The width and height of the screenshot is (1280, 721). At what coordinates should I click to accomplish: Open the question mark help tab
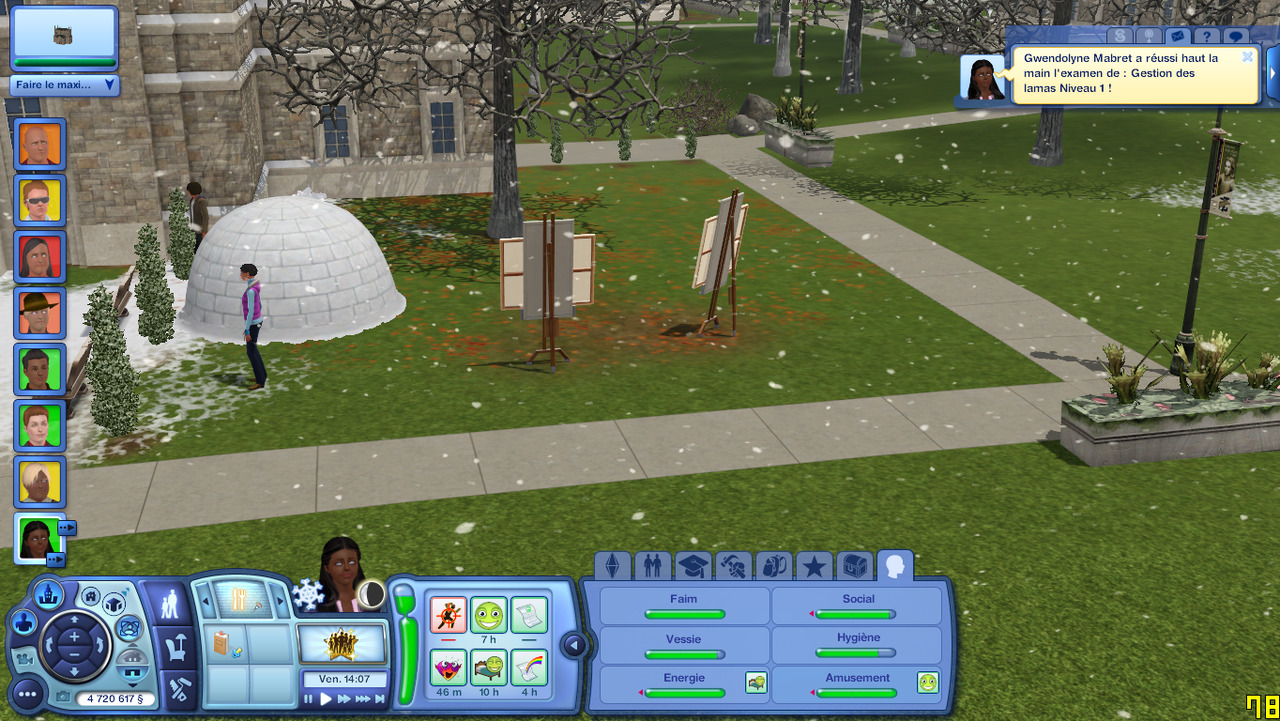click(1208, 37)
